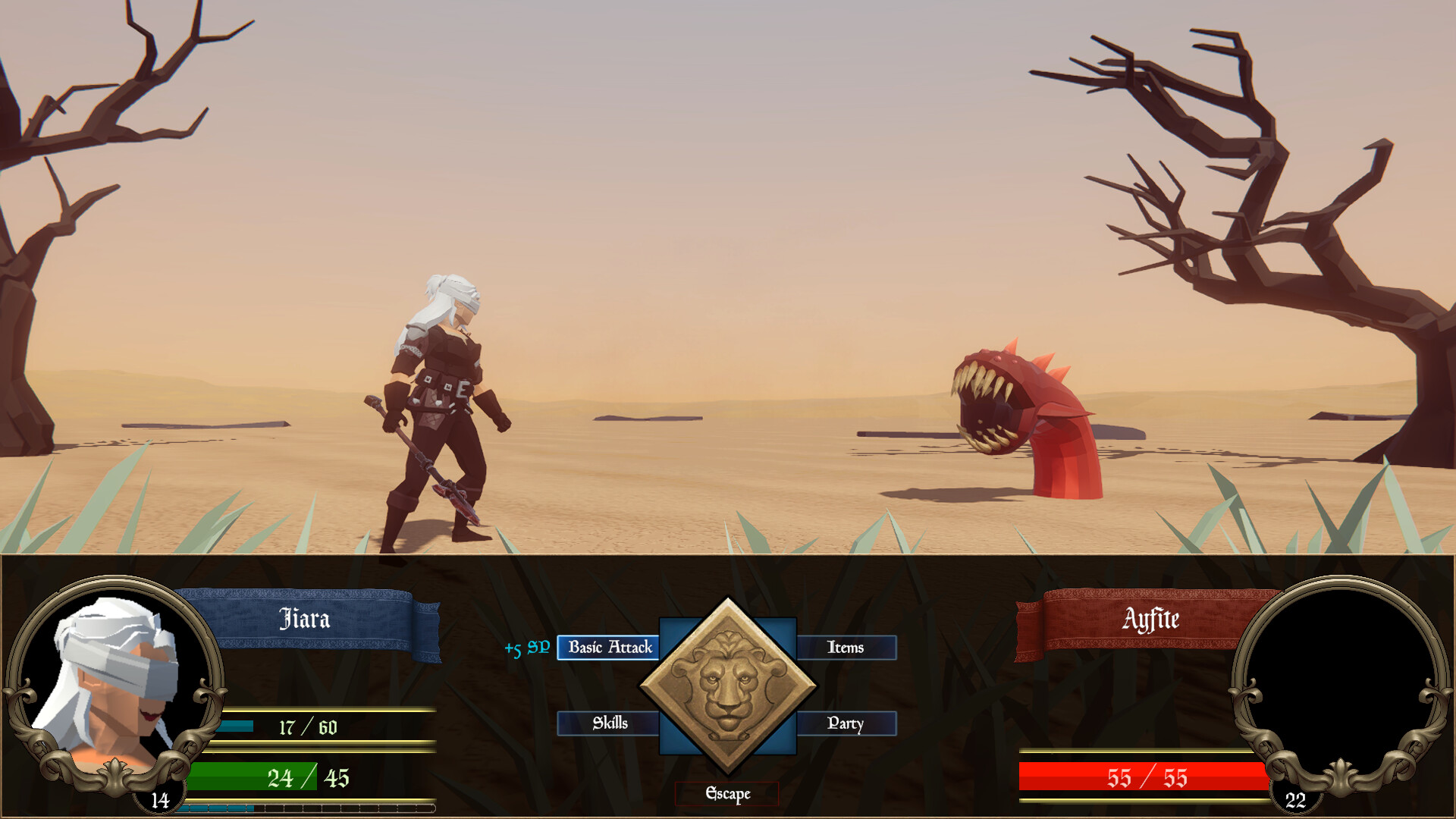
Task: Open the Items command
Action: (x=844, y=648)
